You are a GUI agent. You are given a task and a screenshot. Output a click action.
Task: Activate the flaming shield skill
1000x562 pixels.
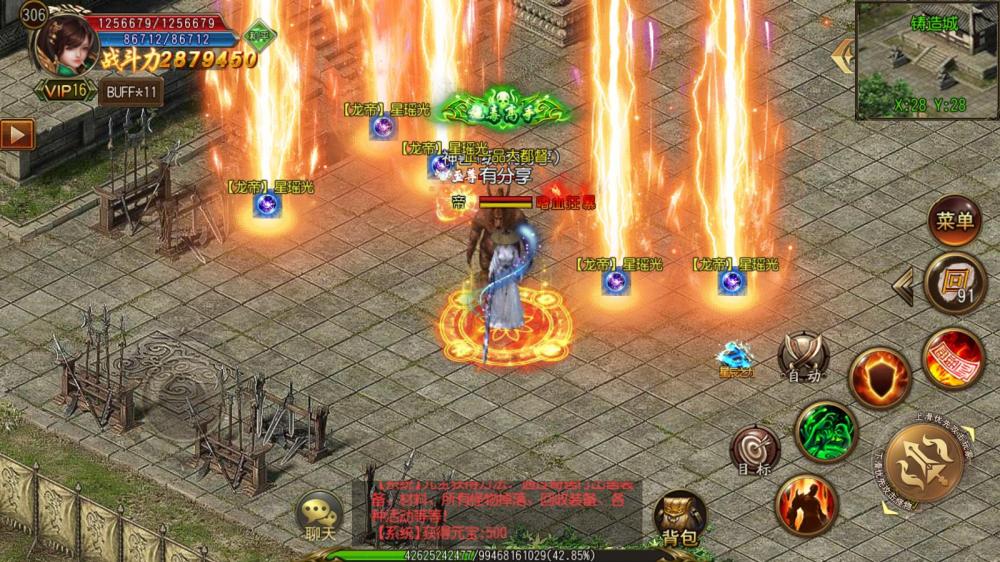pos(879,376)
